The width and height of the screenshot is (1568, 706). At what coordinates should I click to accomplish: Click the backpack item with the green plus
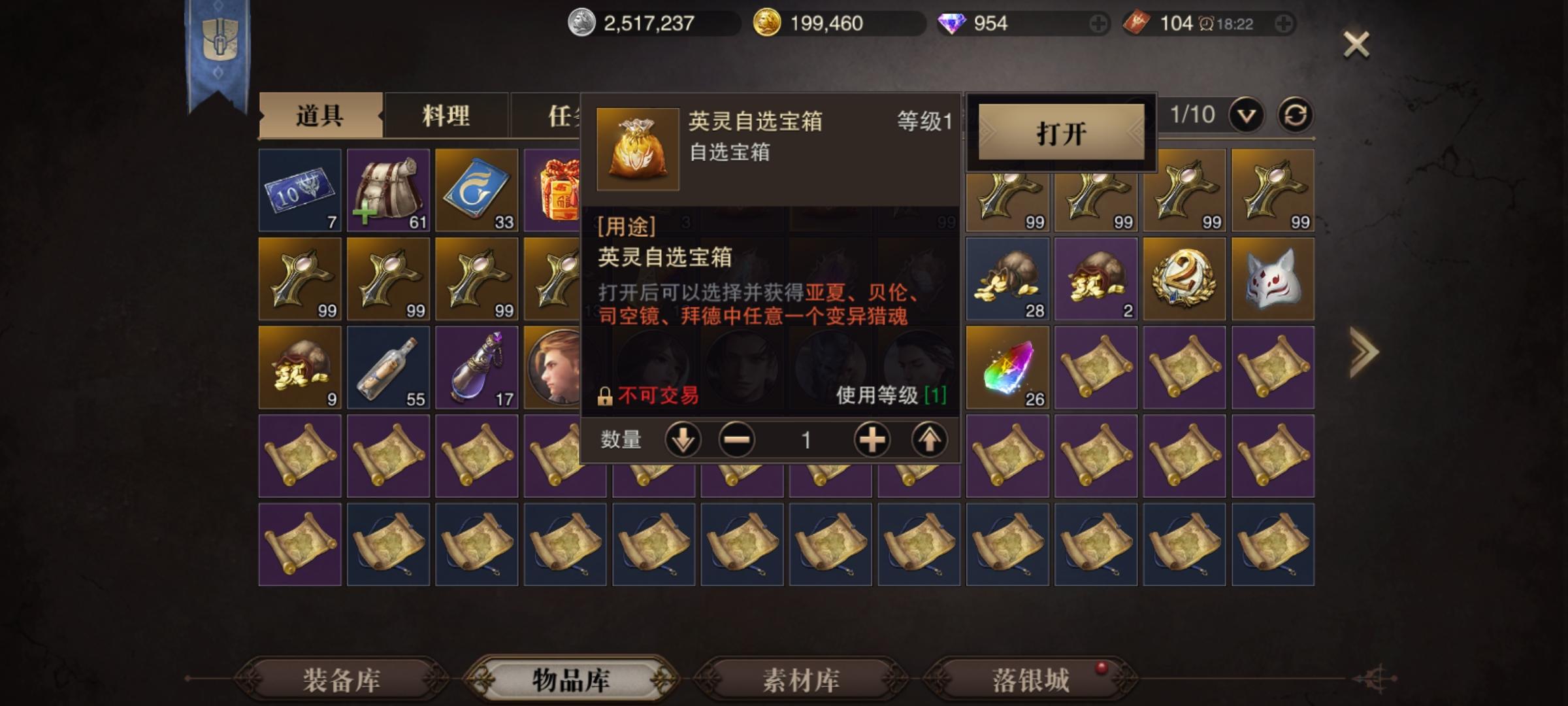pyautogui.click(x=389, y=190)
